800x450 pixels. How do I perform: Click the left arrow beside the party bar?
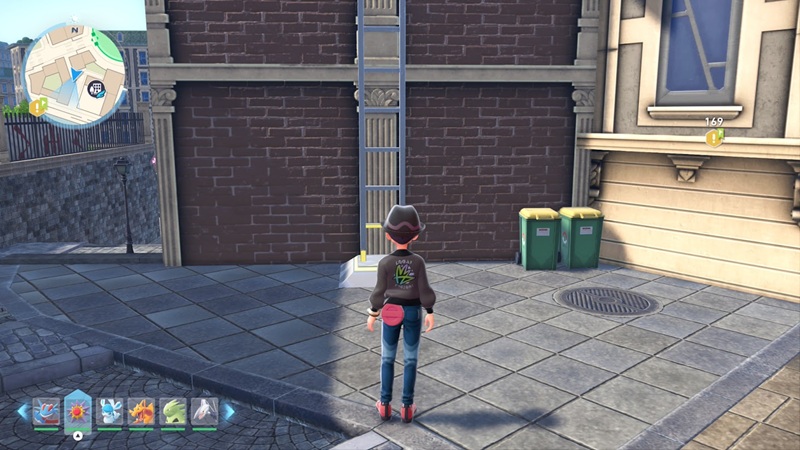pyautogui.click(x=22, y=411)
